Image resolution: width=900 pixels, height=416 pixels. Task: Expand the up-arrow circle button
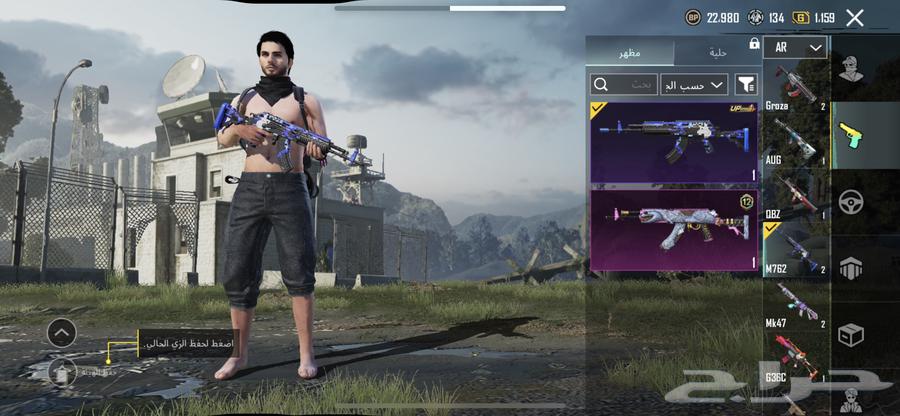[x=61, y=332]
